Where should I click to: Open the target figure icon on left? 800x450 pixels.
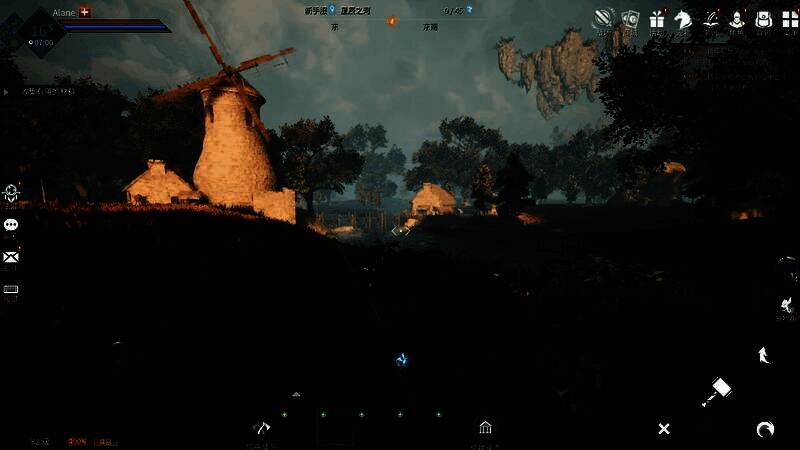(11, 192)
